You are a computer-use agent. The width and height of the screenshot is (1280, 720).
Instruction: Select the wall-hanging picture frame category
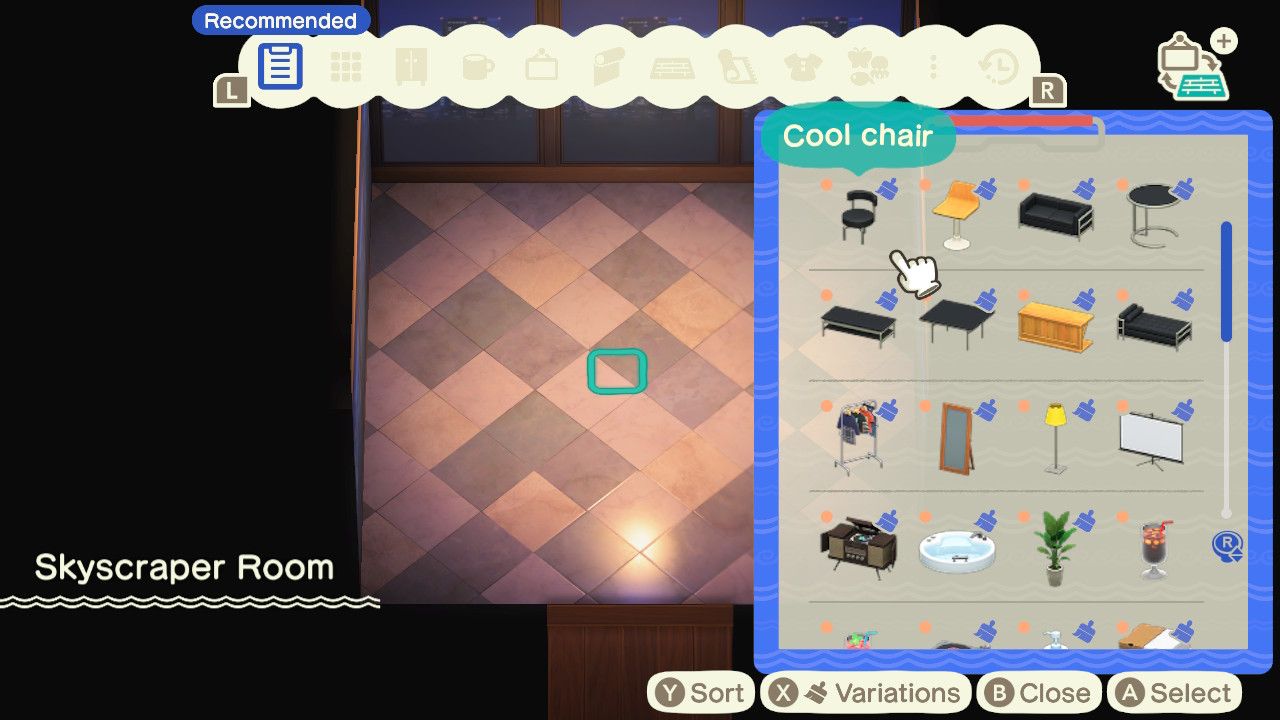point(541,65)
